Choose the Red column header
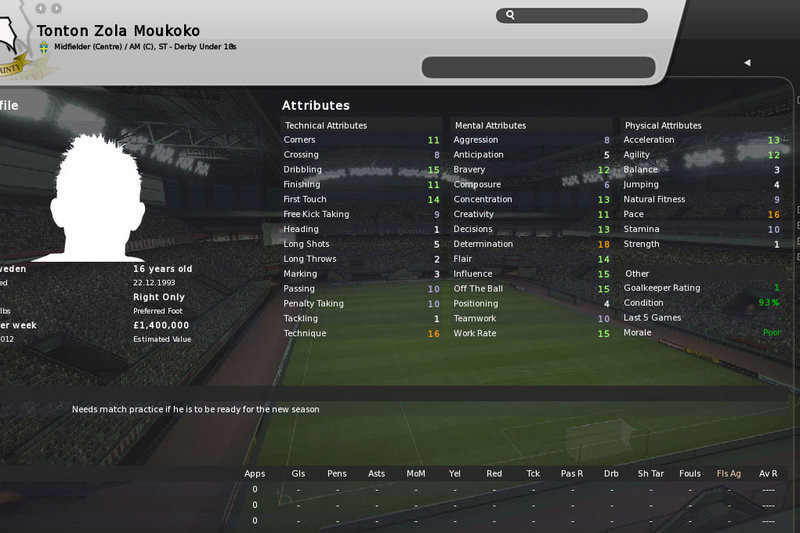 coord(493,473)
